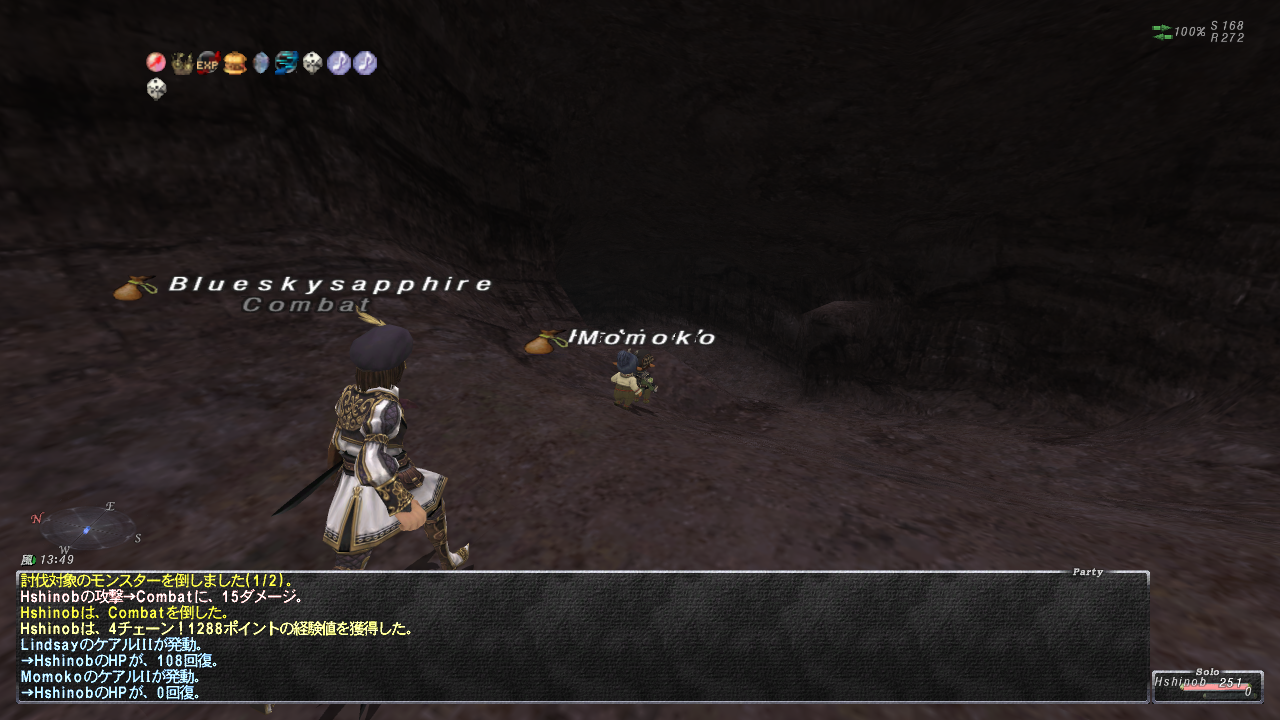Inspect the EXP bonus status icon
Image resolution: width=1280 pixels, height=720 pixels.
click(x=208, y=63)
